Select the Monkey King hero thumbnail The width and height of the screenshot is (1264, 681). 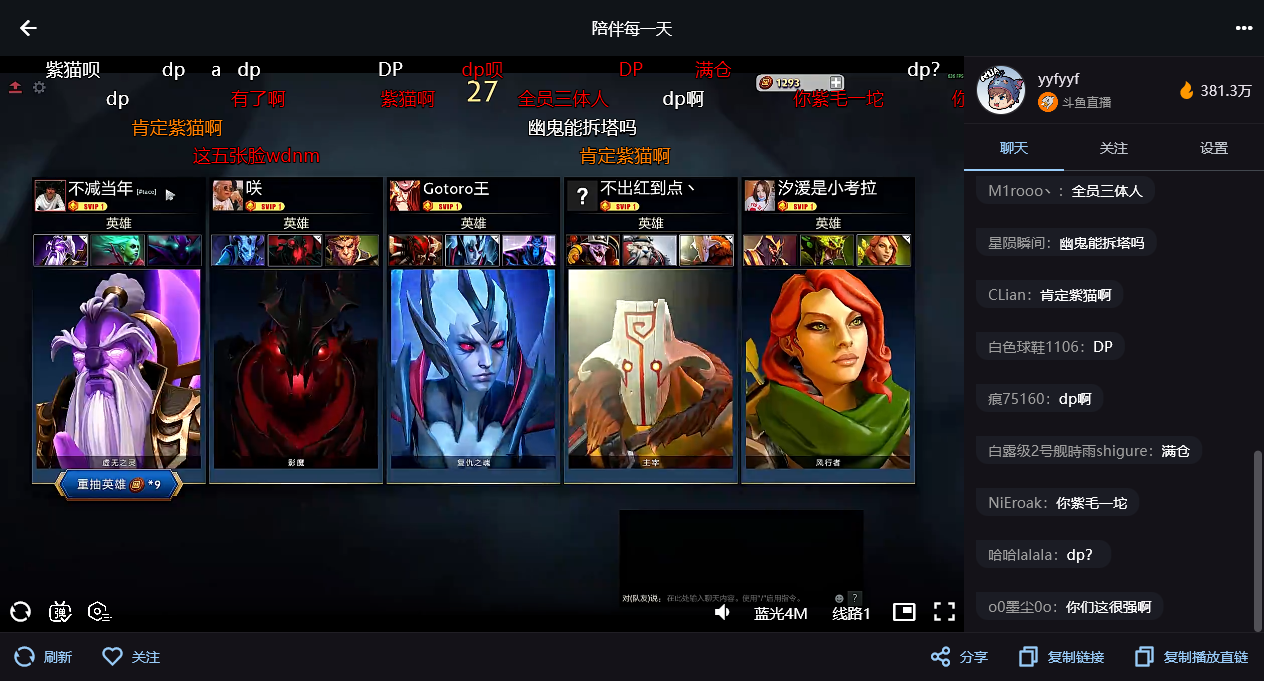[x=352, y=250]
